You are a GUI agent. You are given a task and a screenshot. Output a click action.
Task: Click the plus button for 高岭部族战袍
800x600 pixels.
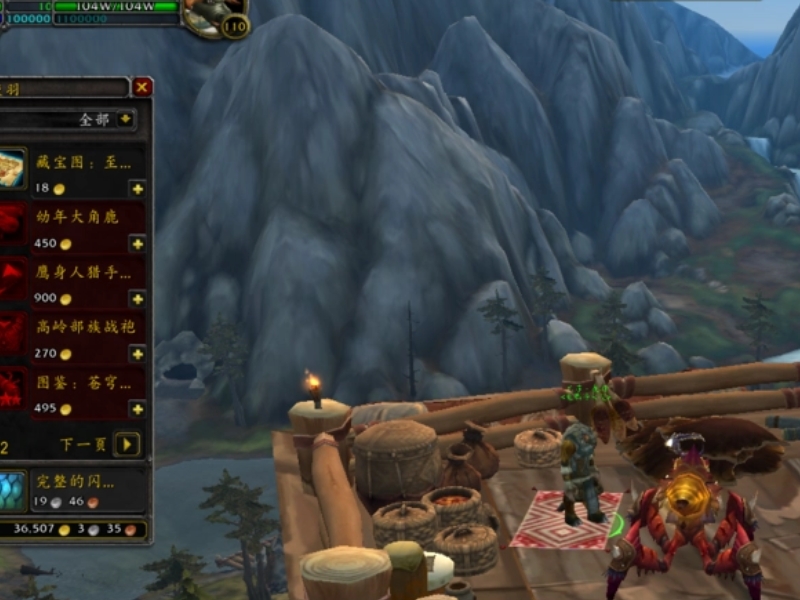tap(137, 353)
